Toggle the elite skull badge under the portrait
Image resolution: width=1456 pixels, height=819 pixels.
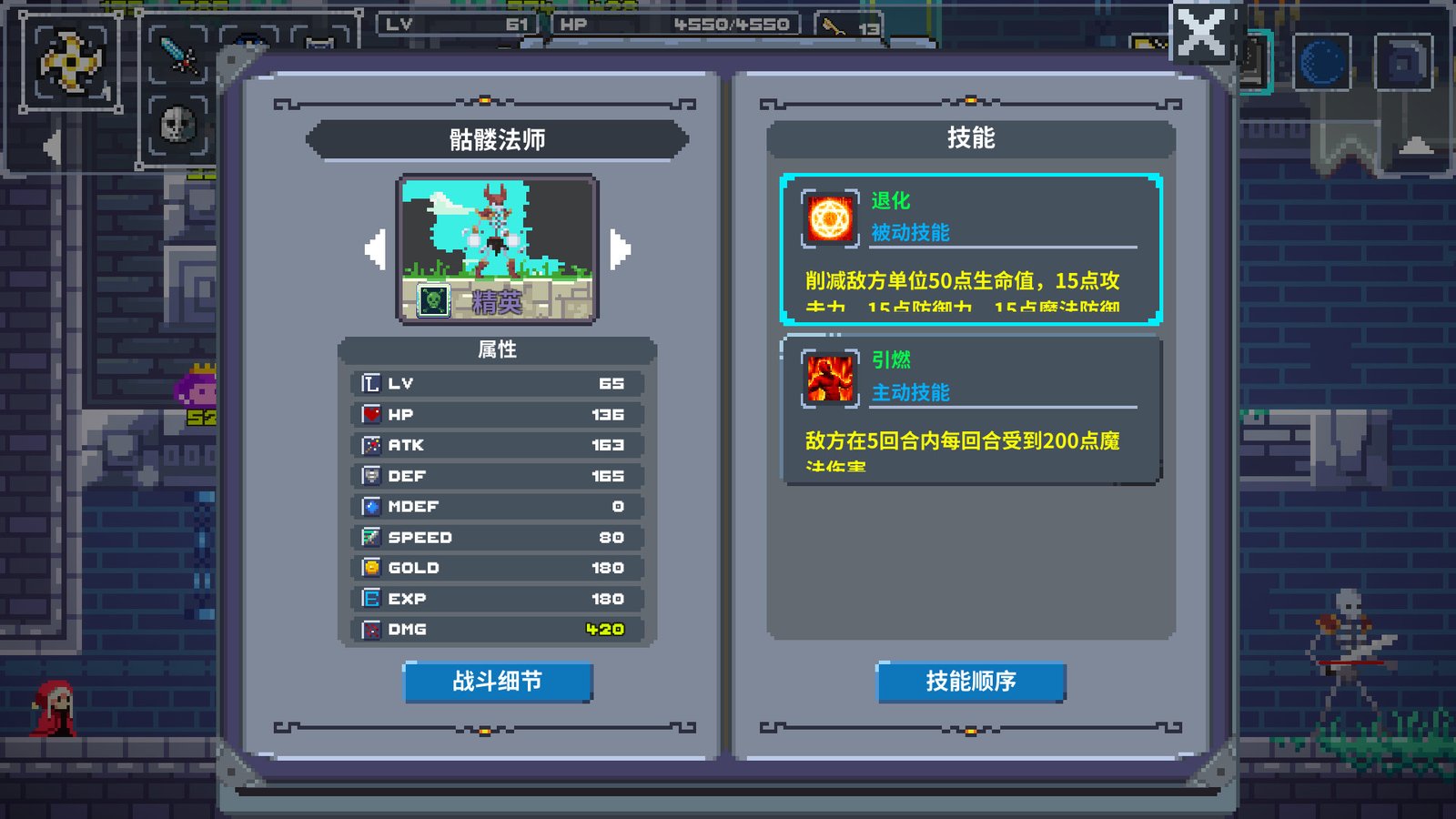(x=435, y=300)
